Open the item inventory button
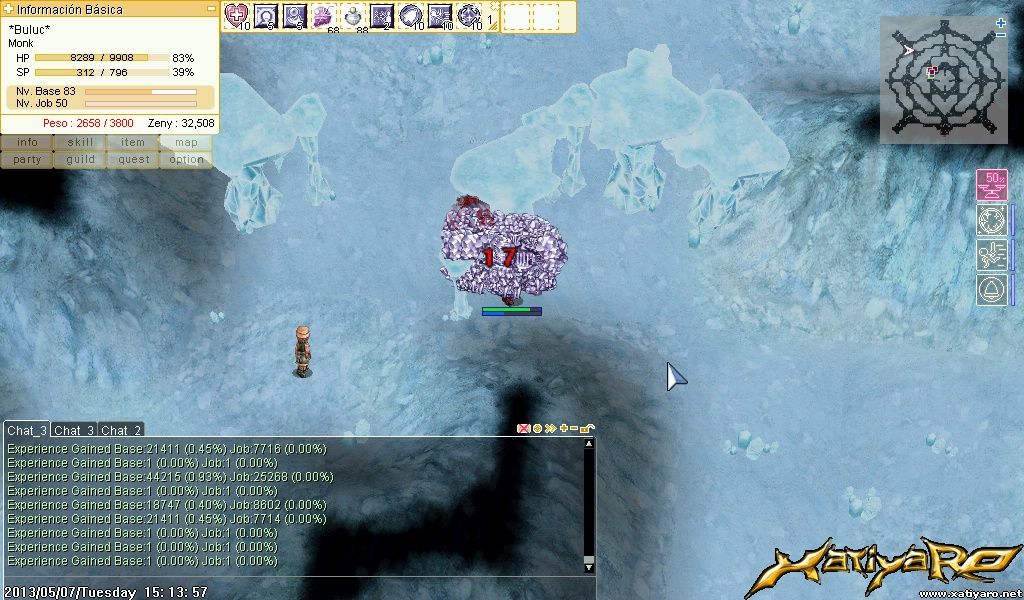This screenshot has height=600, width=1024. coord(133,143)
